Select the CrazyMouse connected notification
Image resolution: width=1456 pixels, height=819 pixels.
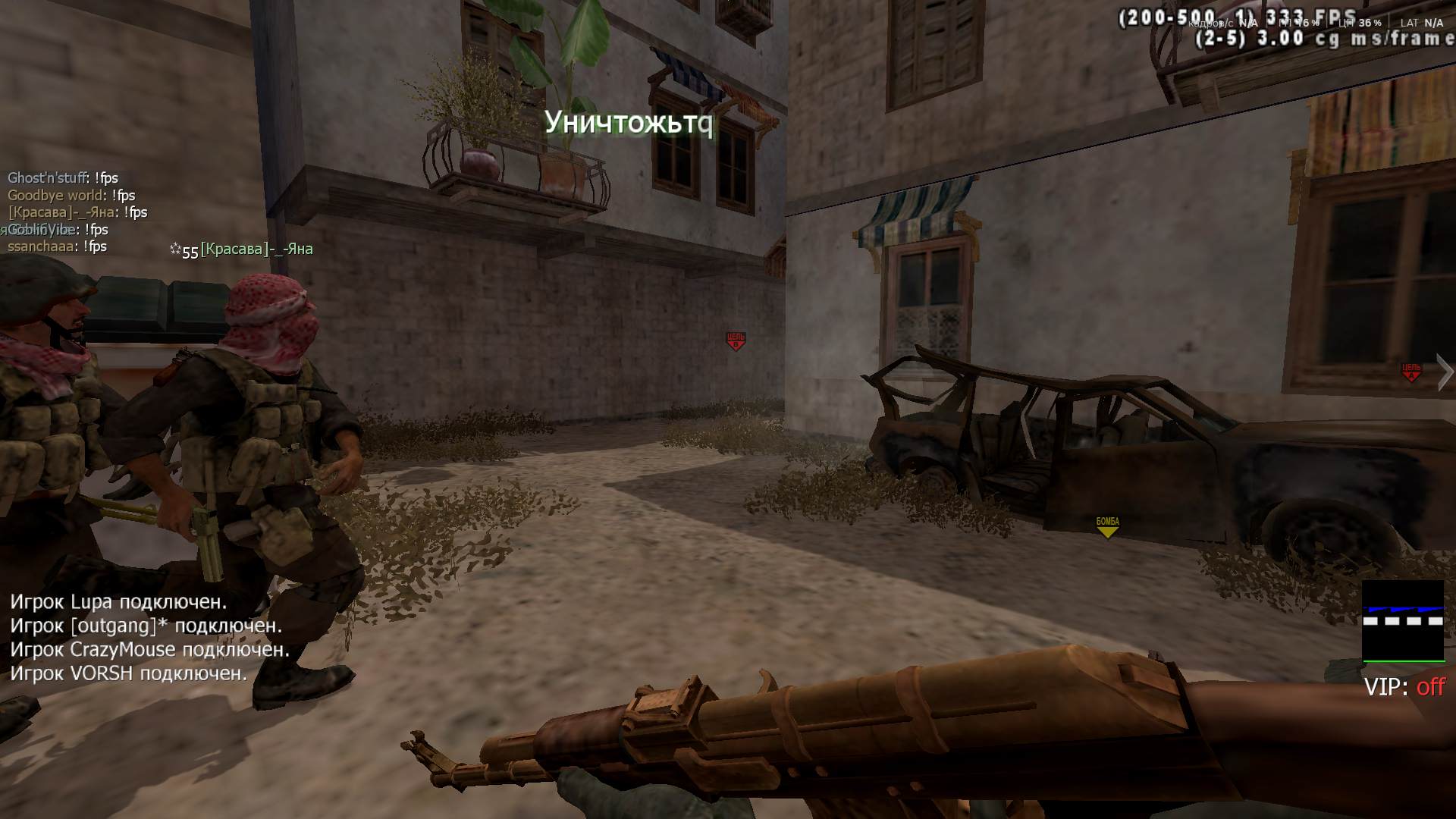pyautogui.click(x=149, y=650)
